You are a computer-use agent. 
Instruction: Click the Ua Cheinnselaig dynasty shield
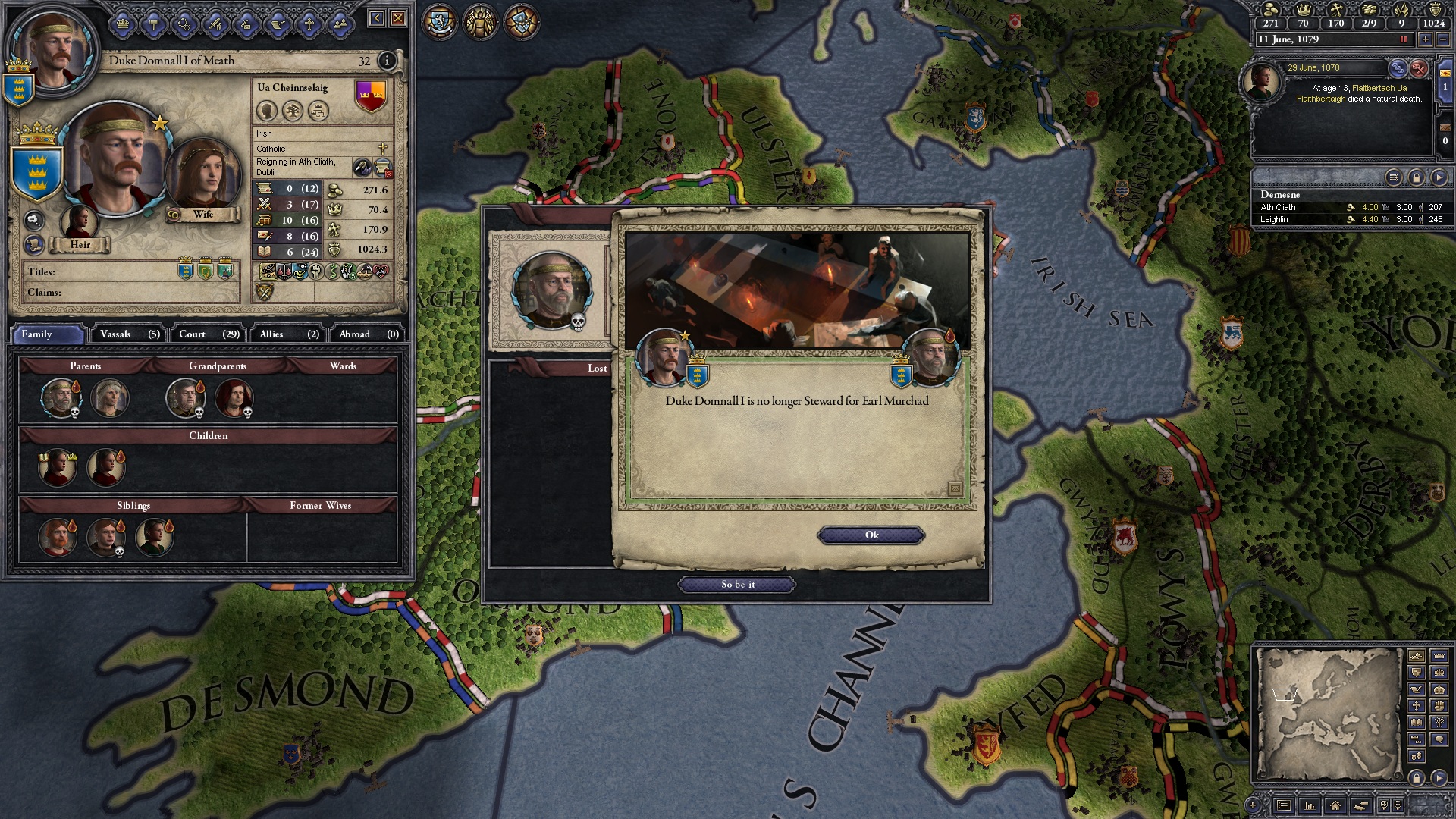[371, 96]
